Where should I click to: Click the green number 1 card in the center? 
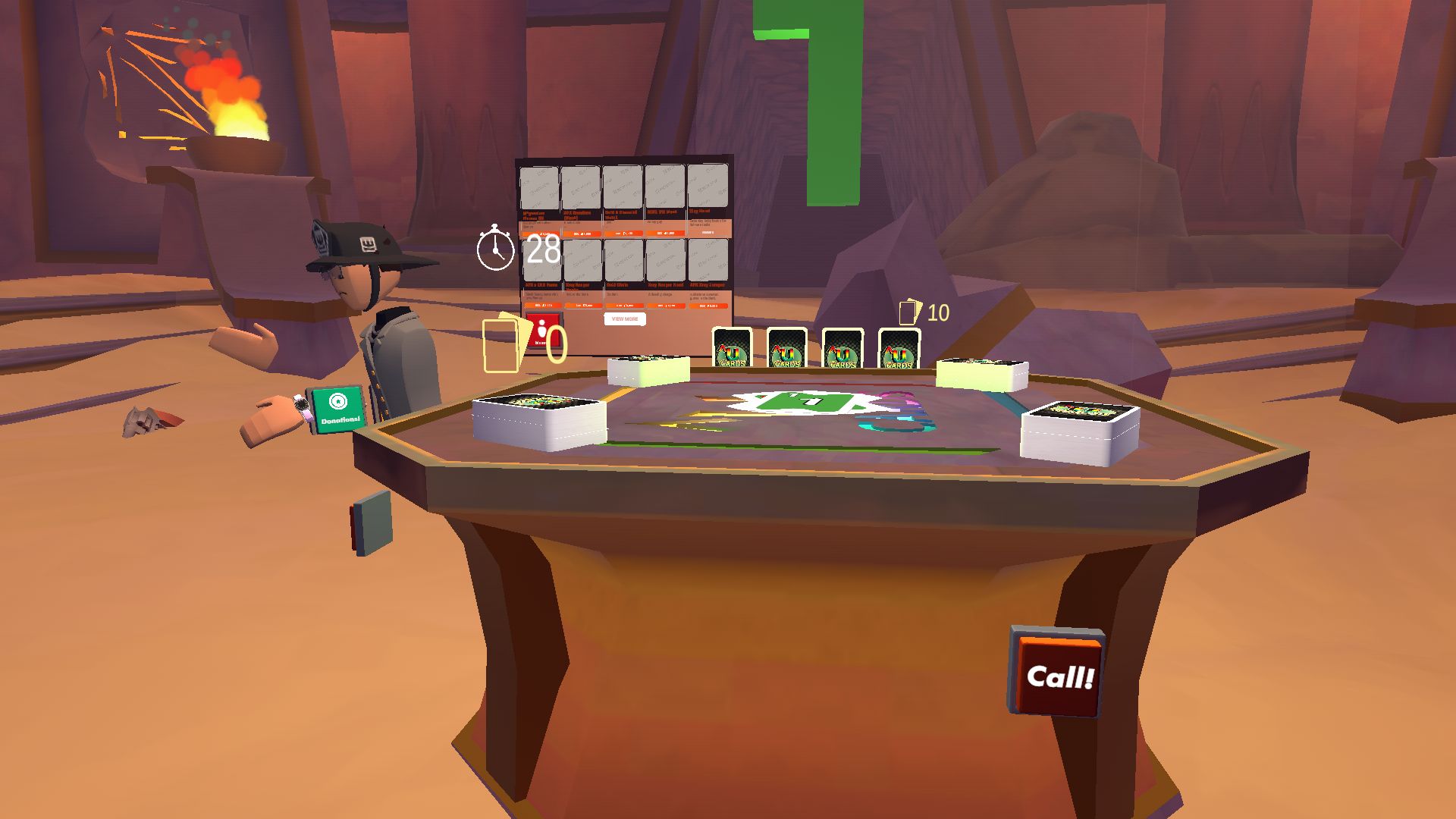coord(804,402)
